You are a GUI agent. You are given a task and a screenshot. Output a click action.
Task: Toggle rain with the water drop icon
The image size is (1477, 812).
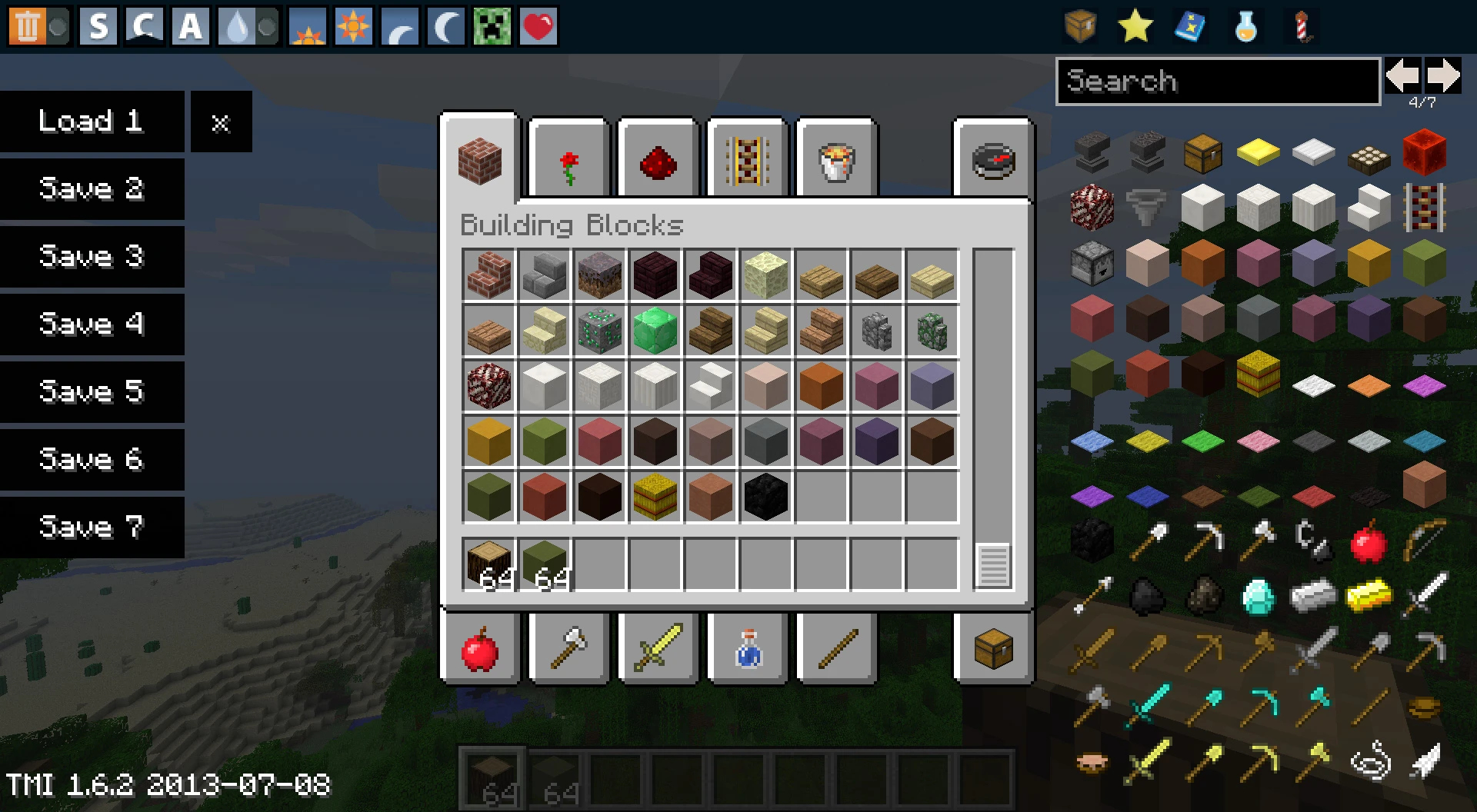238,25
